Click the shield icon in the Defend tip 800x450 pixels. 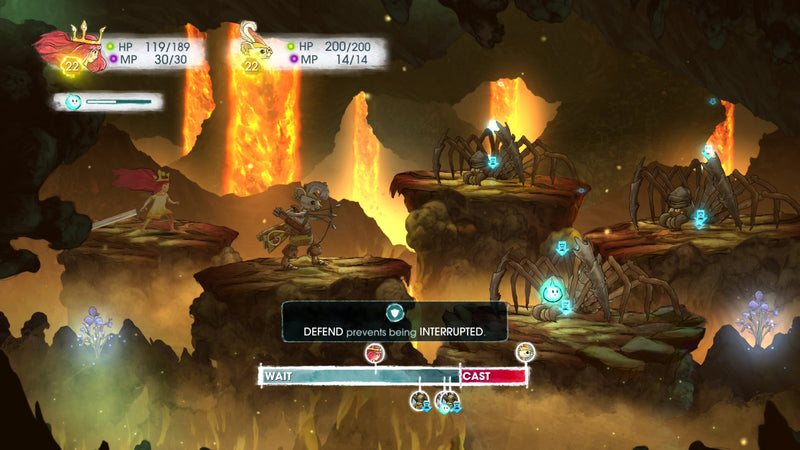point(395,312)
